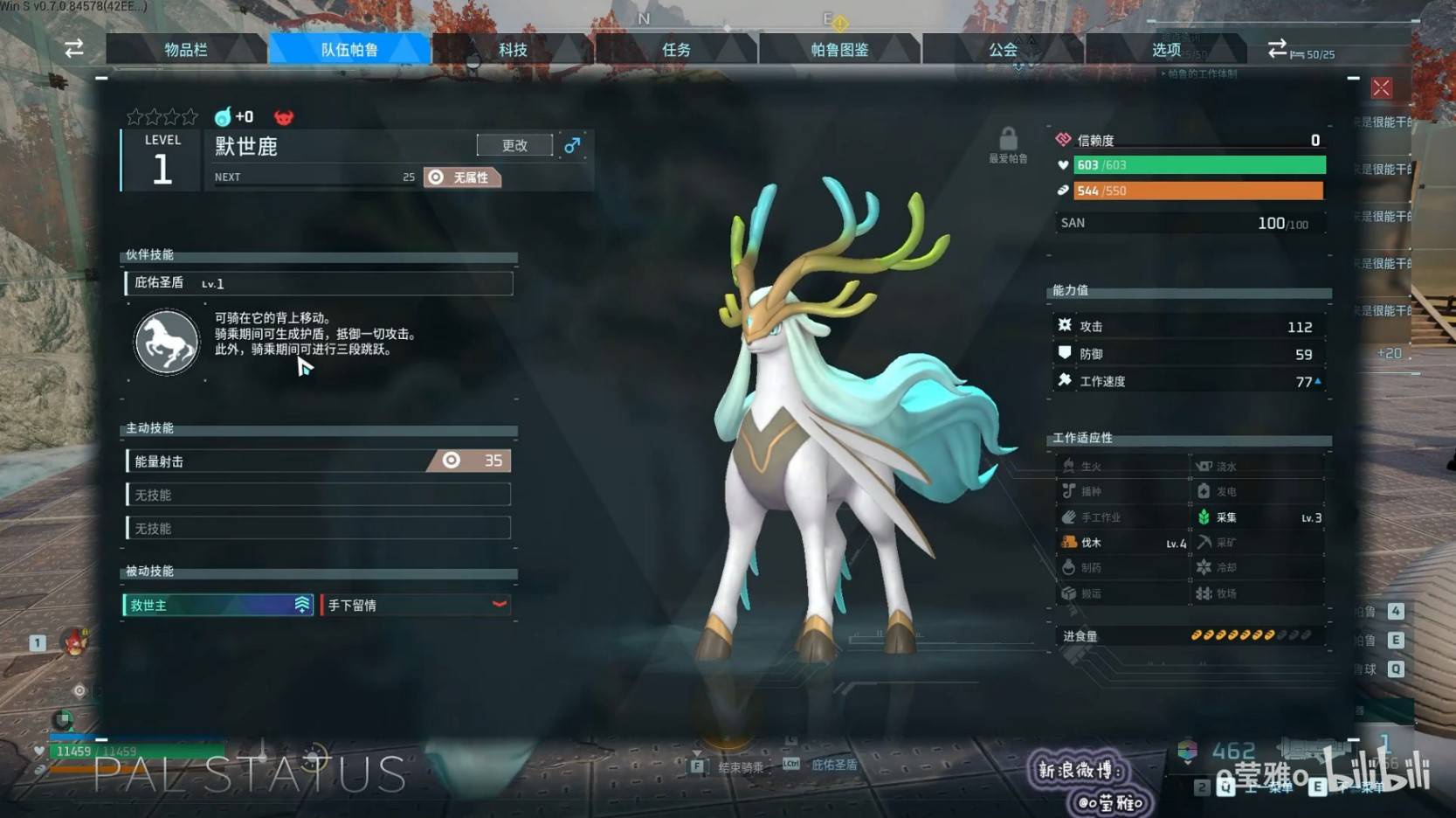Click the 伐木 lumbering work suitability
This screenshot has width=1456, height=818.
1121,543
